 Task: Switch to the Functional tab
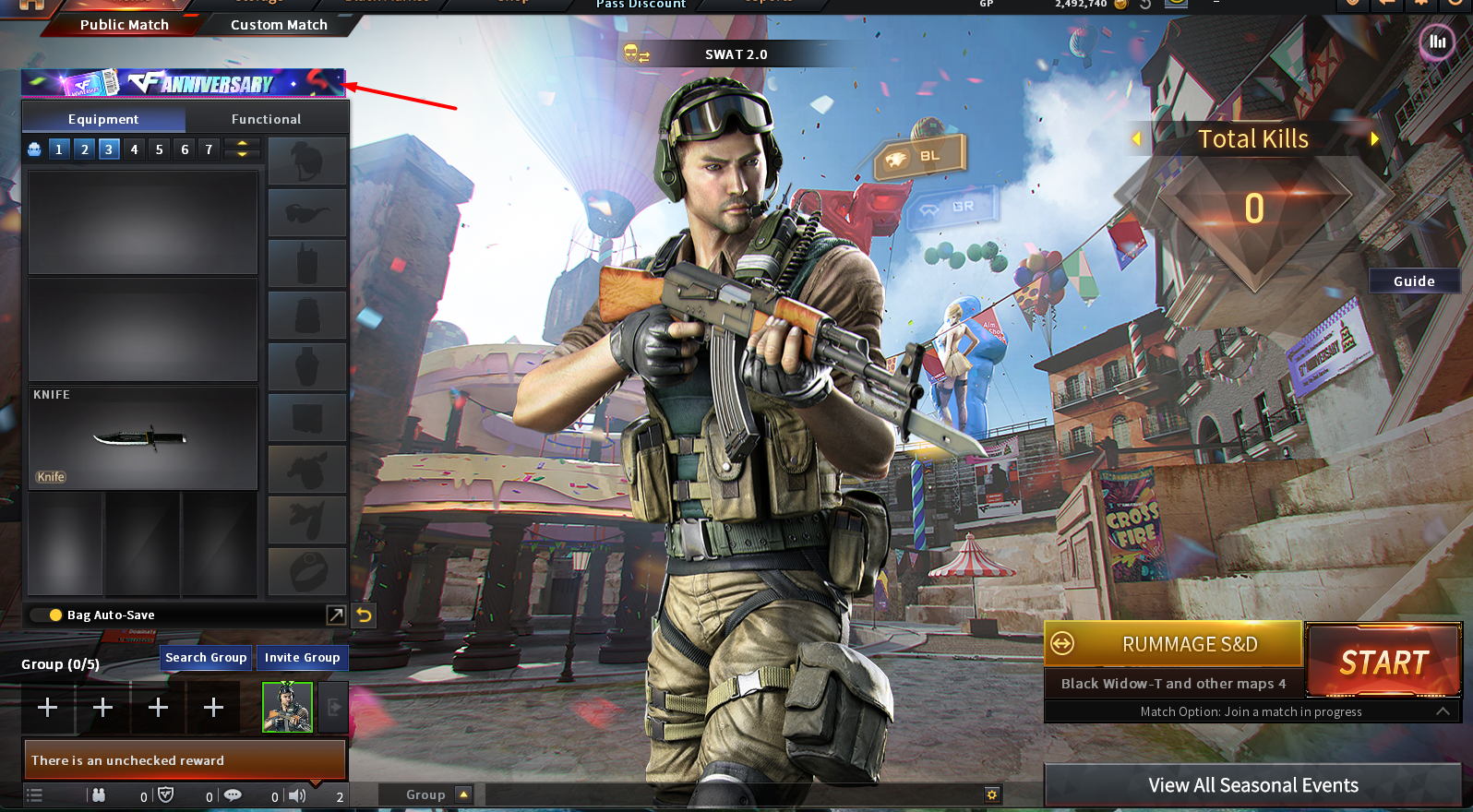(x=266, y=119)
